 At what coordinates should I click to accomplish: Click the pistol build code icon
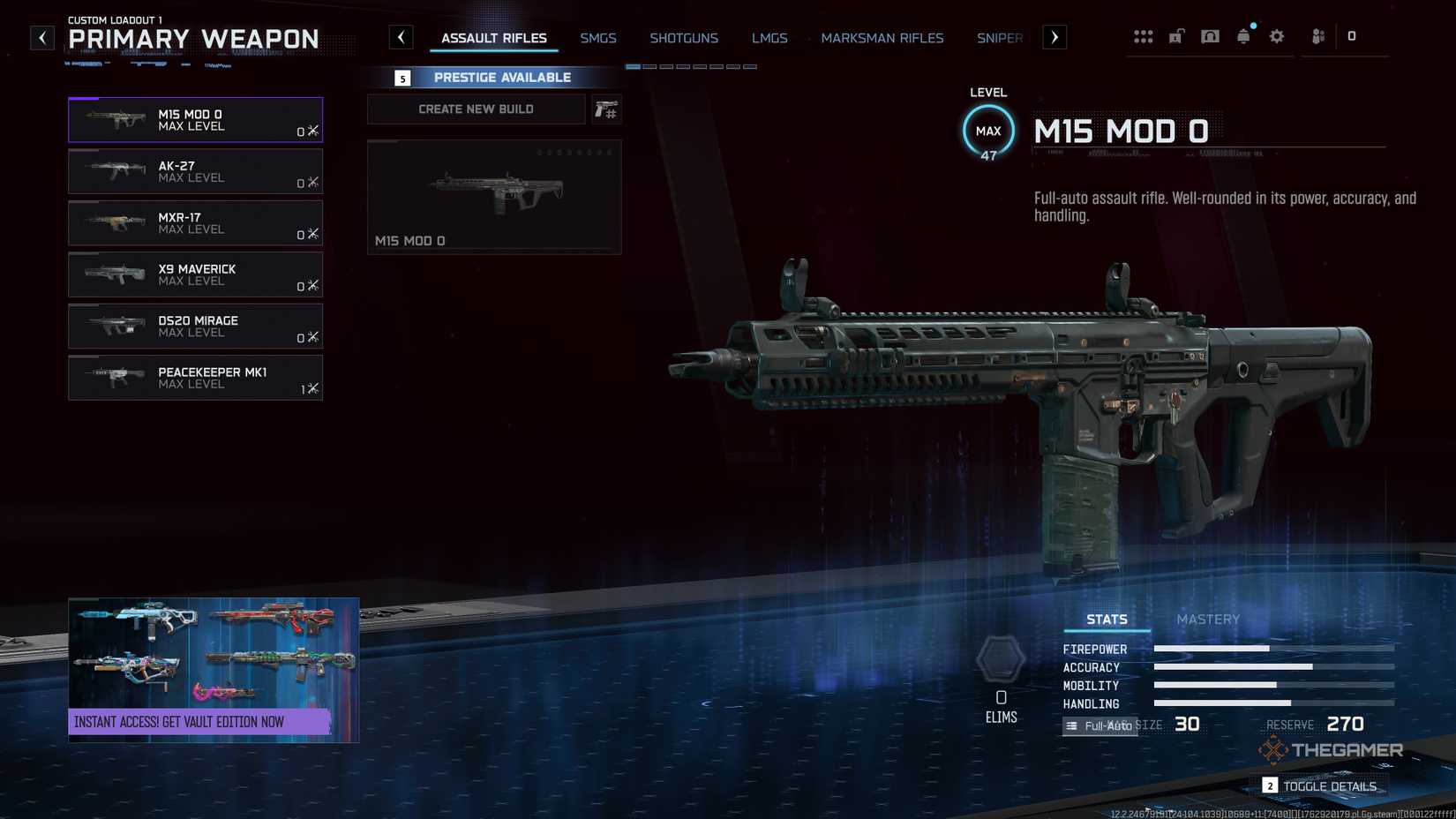pos(606,109)
